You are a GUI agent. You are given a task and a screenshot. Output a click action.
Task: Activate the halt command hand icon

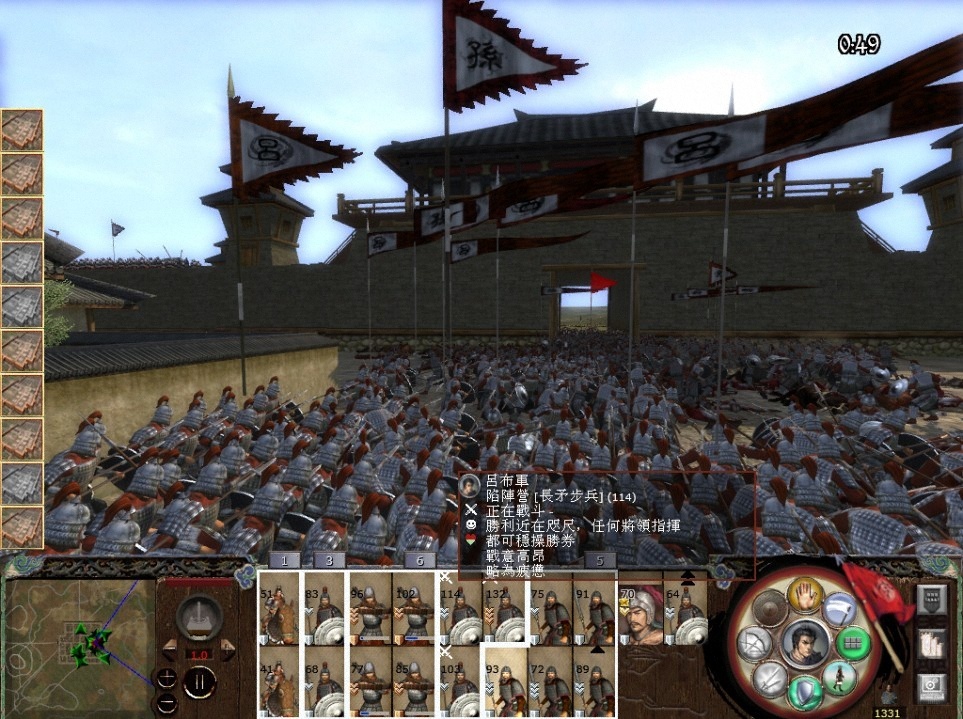pos(807,597)
